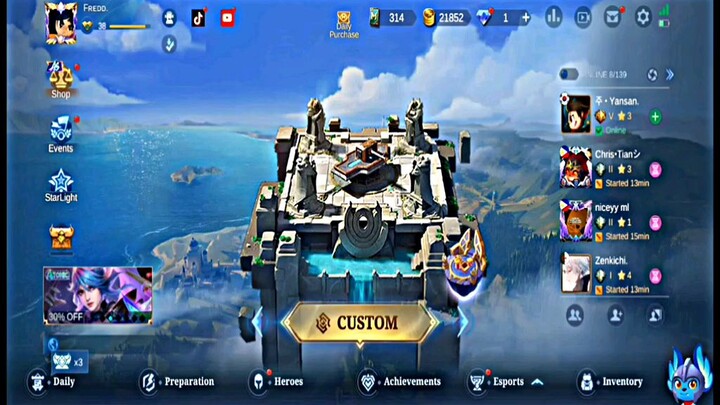The width and height of the screenshot is (720, 405).
Task: Select Zenkichi in the friends list
Action: pyautogui.click(x=610, y=274)
